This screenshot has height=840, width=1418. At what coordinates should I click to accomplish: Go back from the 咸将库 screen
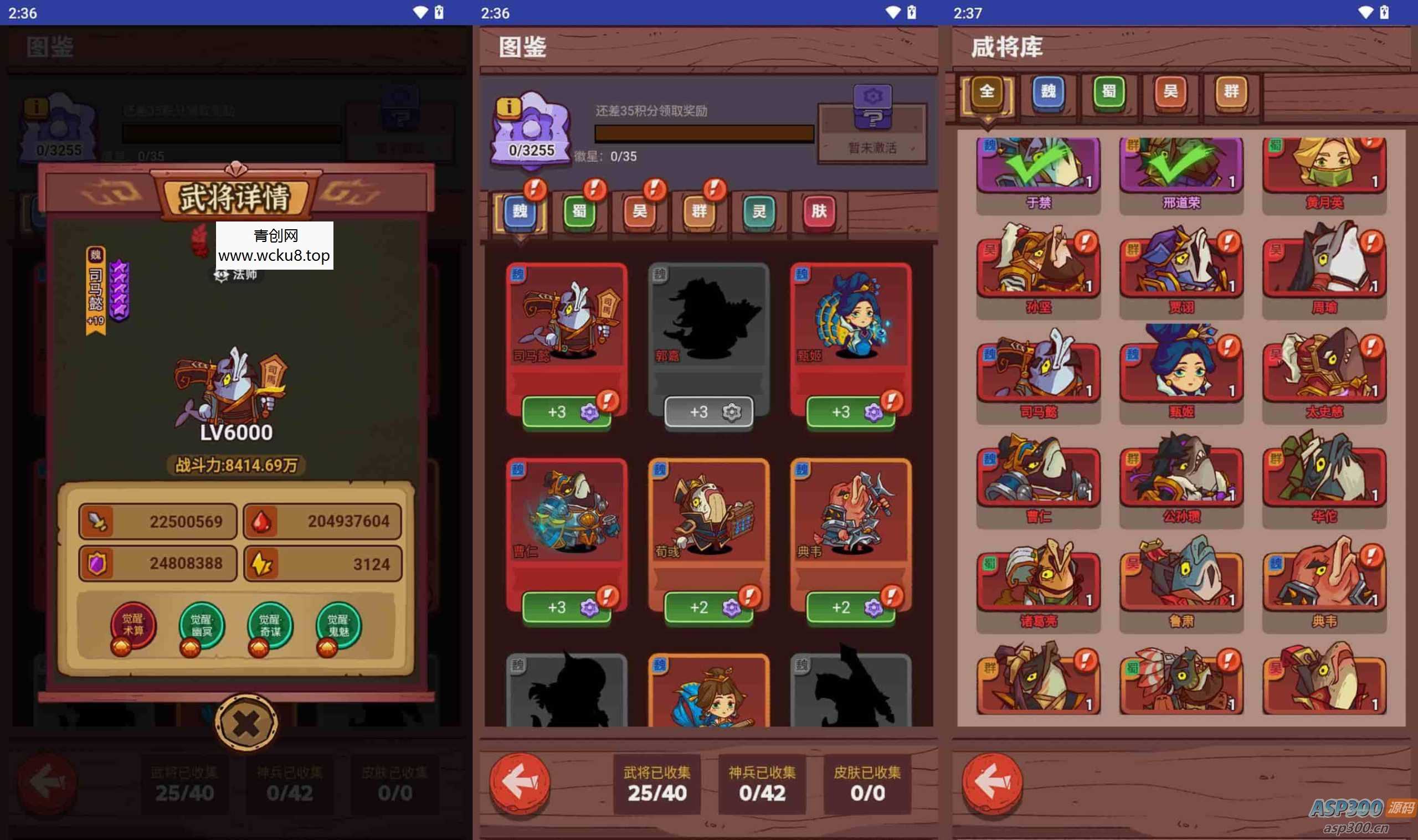pos(992,783)
